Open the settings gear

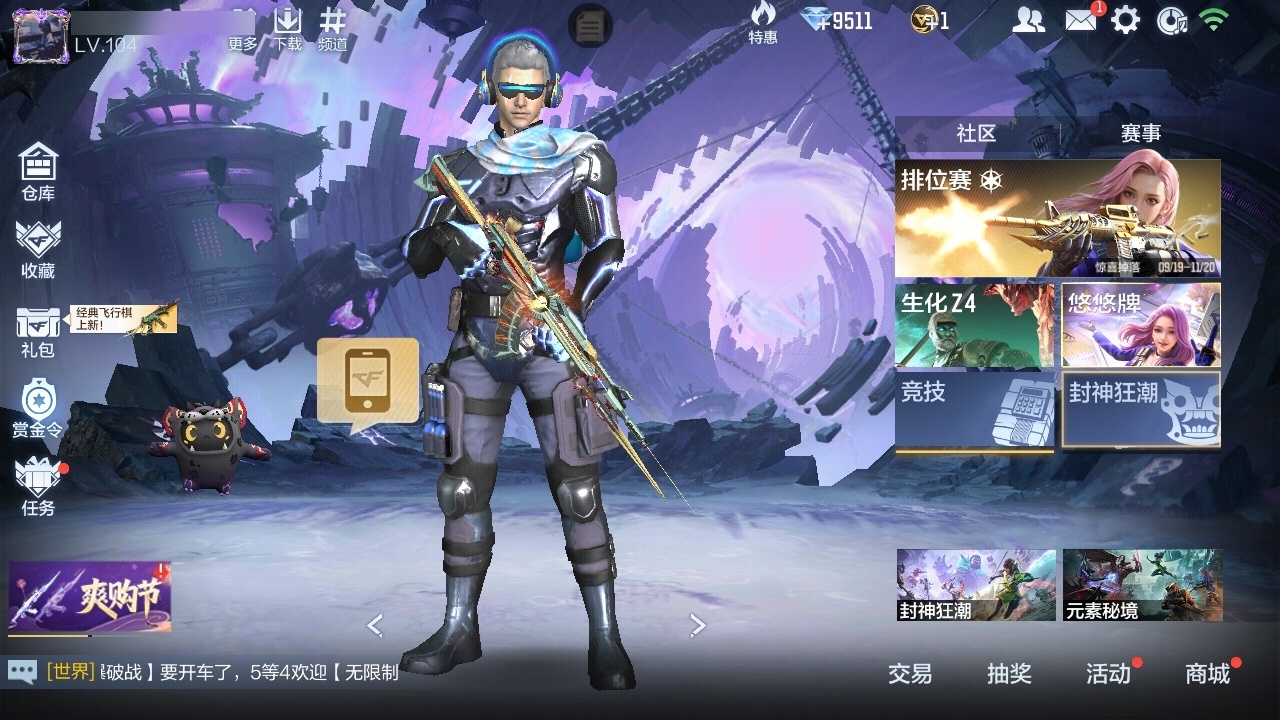coord(1126,20)
